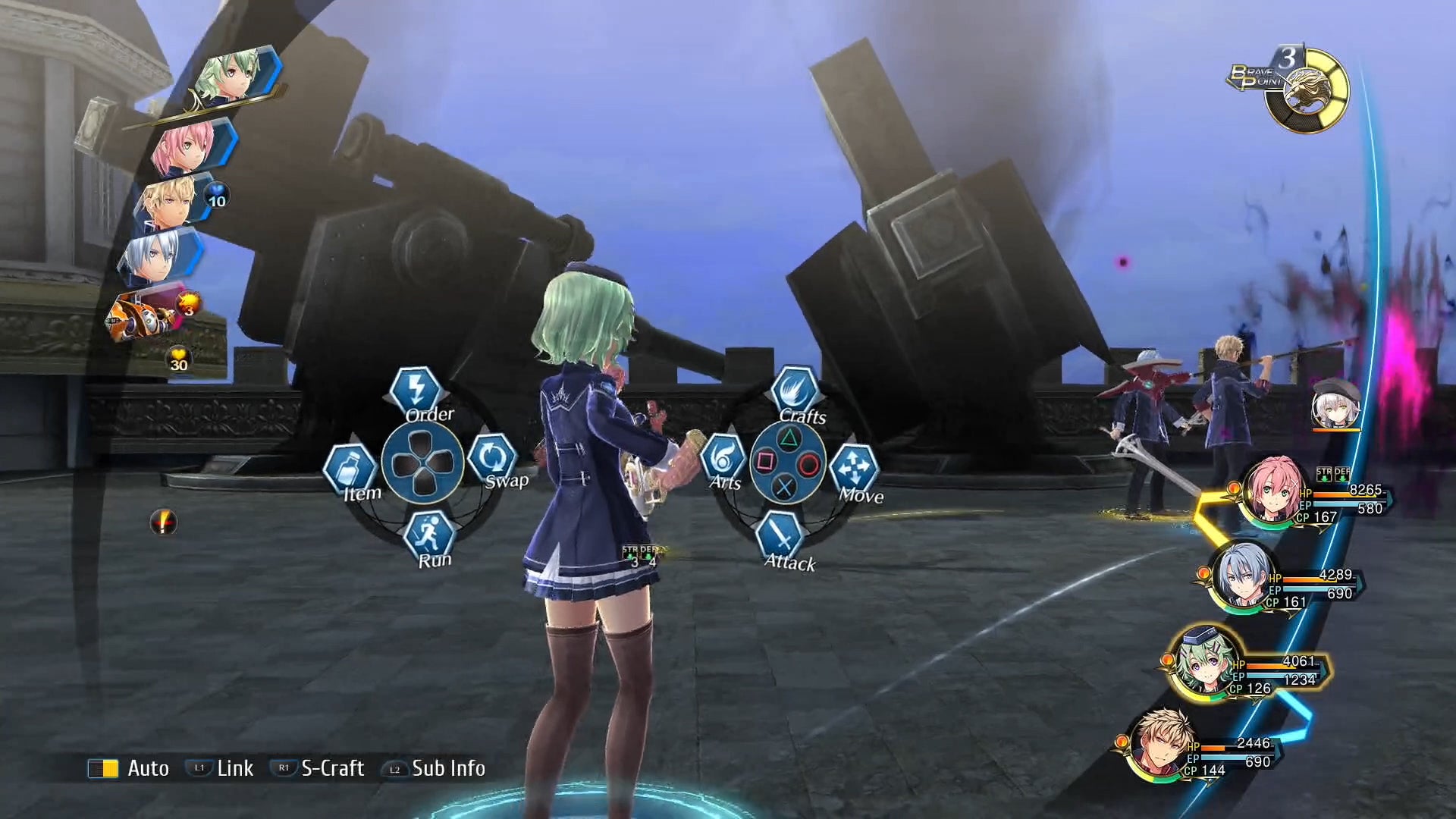This screenshot has width=1456, height=819.
Task: Choose the Move command icon
Action: (x=854, y=468)
